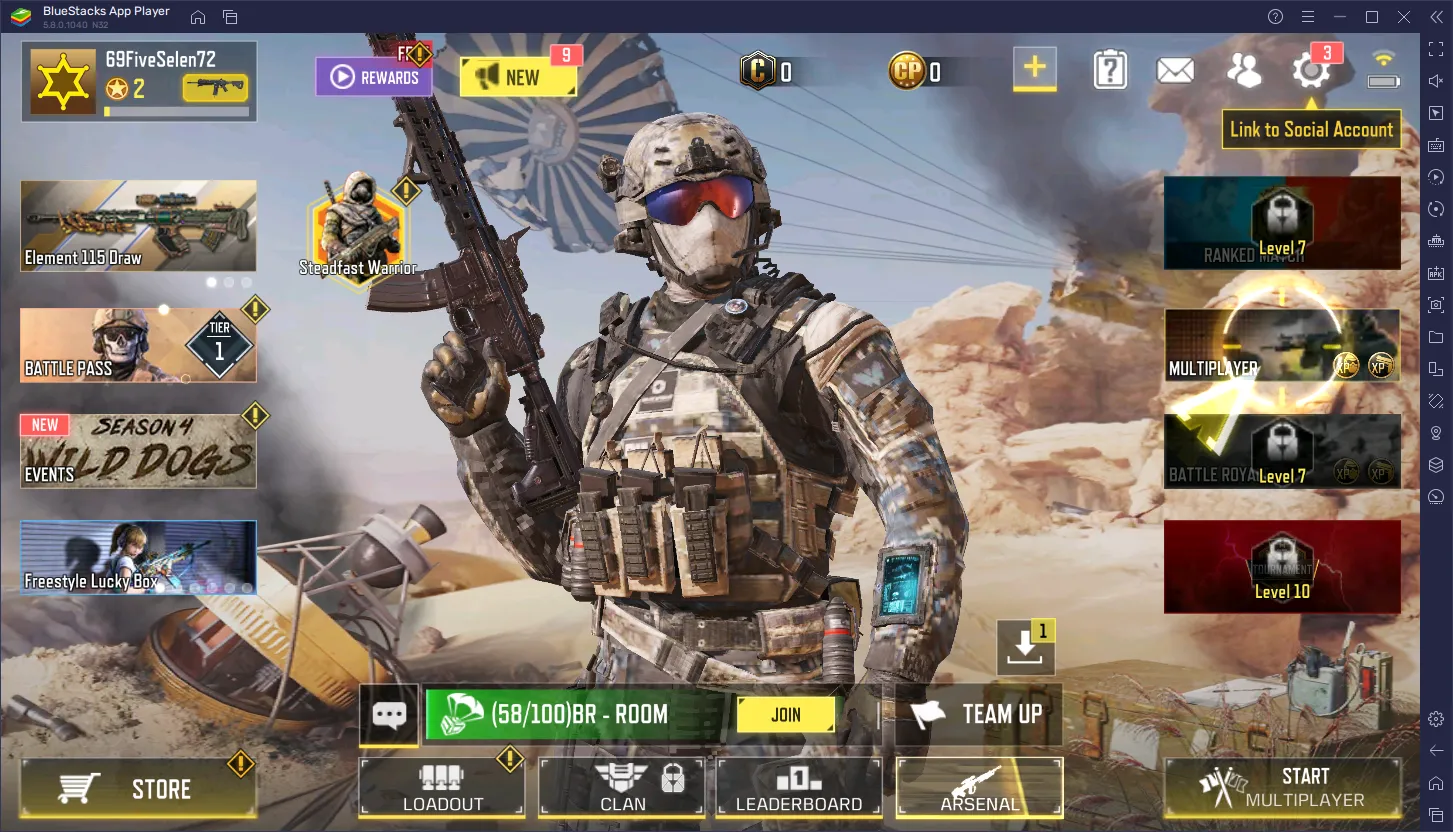Viewport: 1453px width, 832px height.
Task: Select the Multiplayer game mode tile
Action: [x=1282, y=345]
